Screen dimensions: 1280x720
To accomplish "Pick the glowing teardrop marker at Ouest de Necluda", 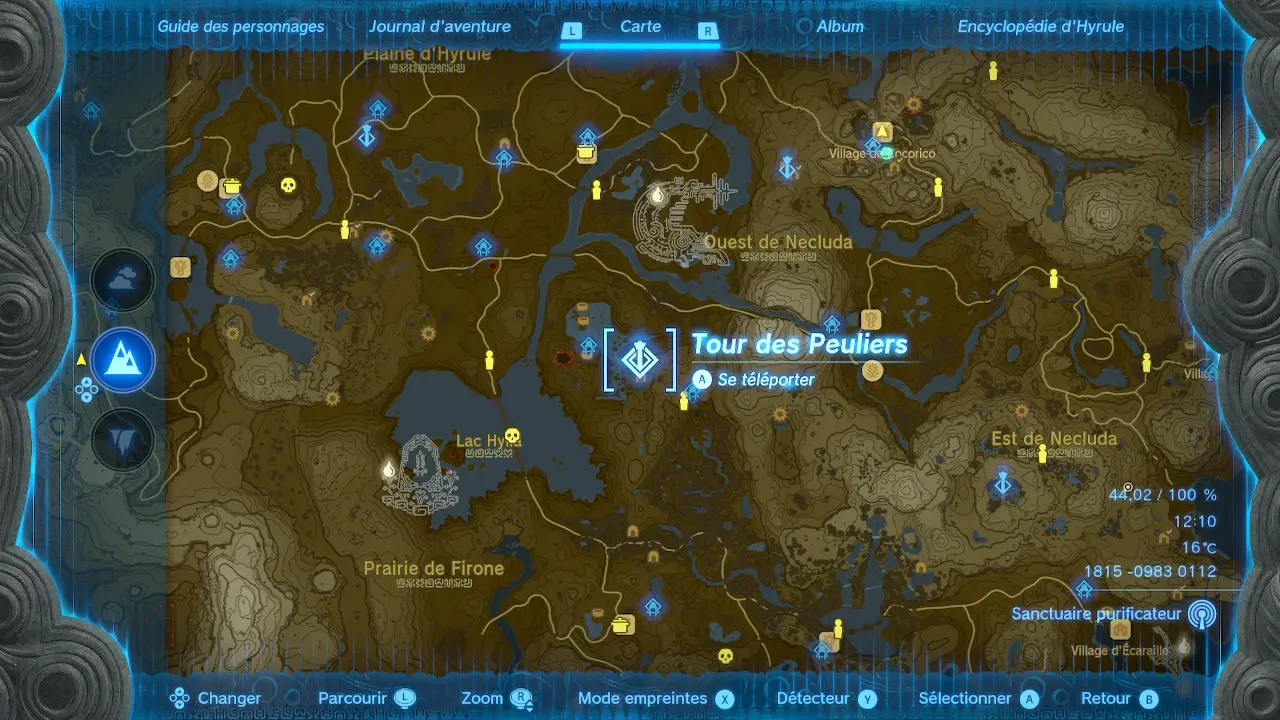I will pos(657,196).
